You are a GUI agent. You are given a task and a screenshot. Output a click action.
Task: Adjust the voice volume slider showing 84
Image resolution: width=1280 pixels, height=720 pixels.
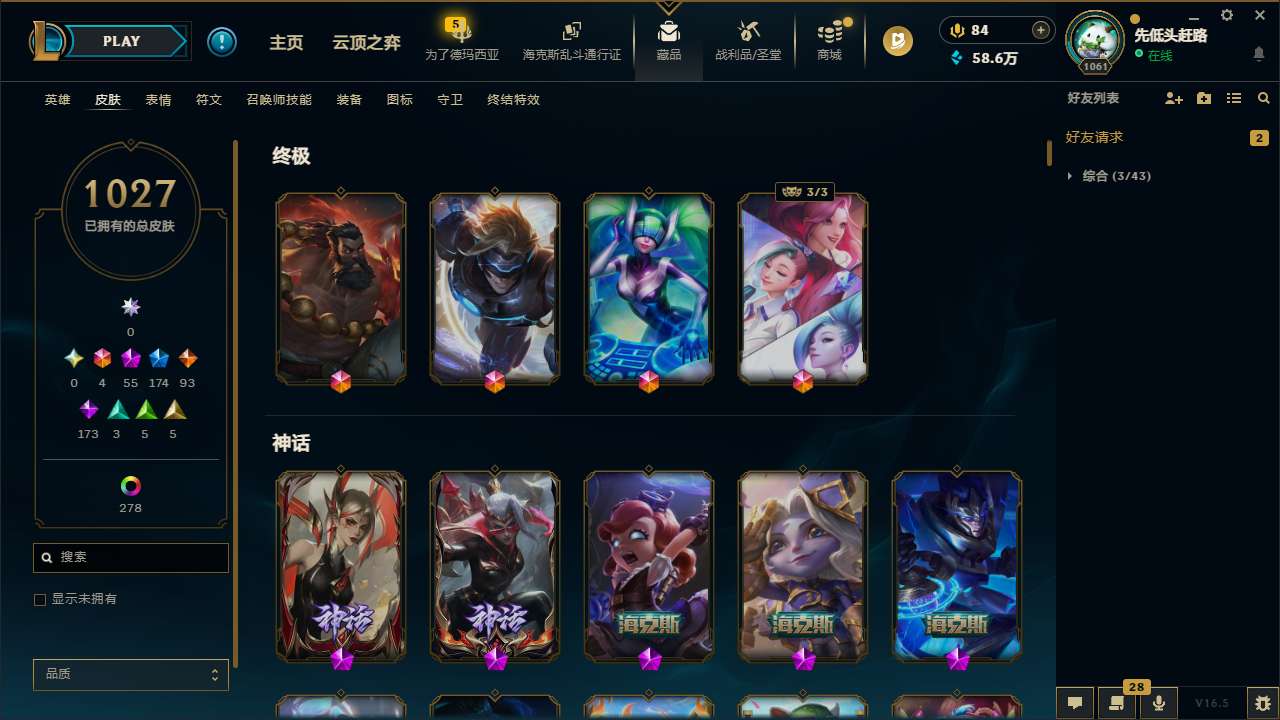click(997, 30)
